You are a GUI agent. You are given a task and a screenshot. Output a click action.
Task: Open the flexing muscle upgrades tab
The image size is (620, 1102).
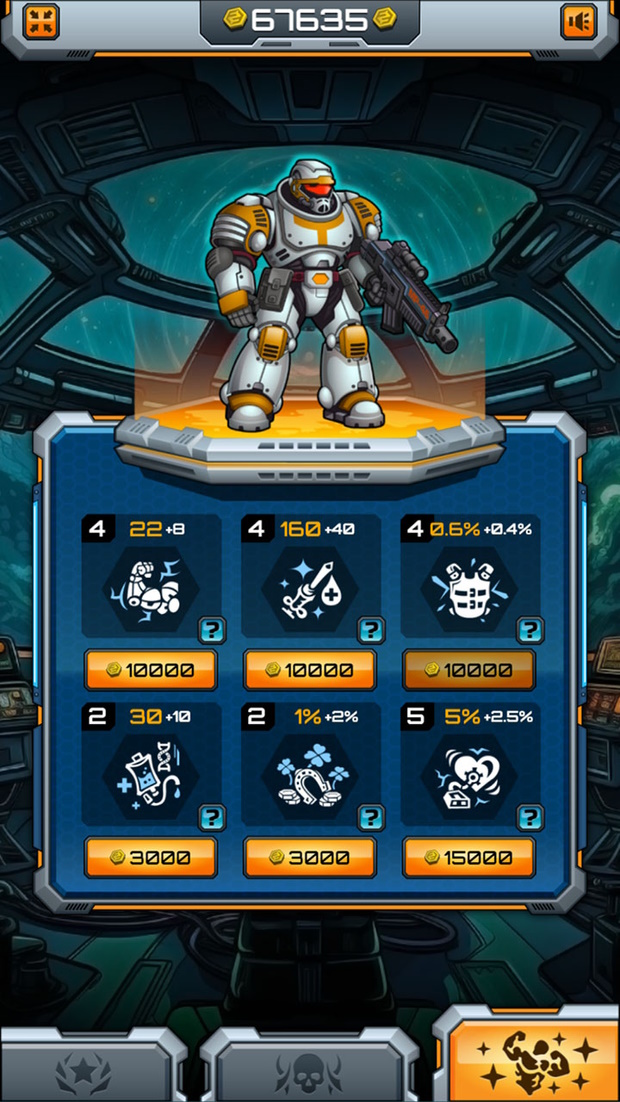click(x=530, y=1060)
